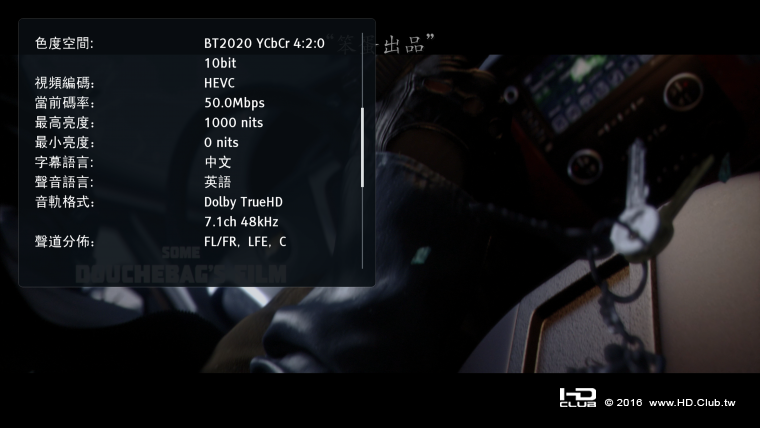Click the info panel's scrollbar thumb

tap(362, 147)
